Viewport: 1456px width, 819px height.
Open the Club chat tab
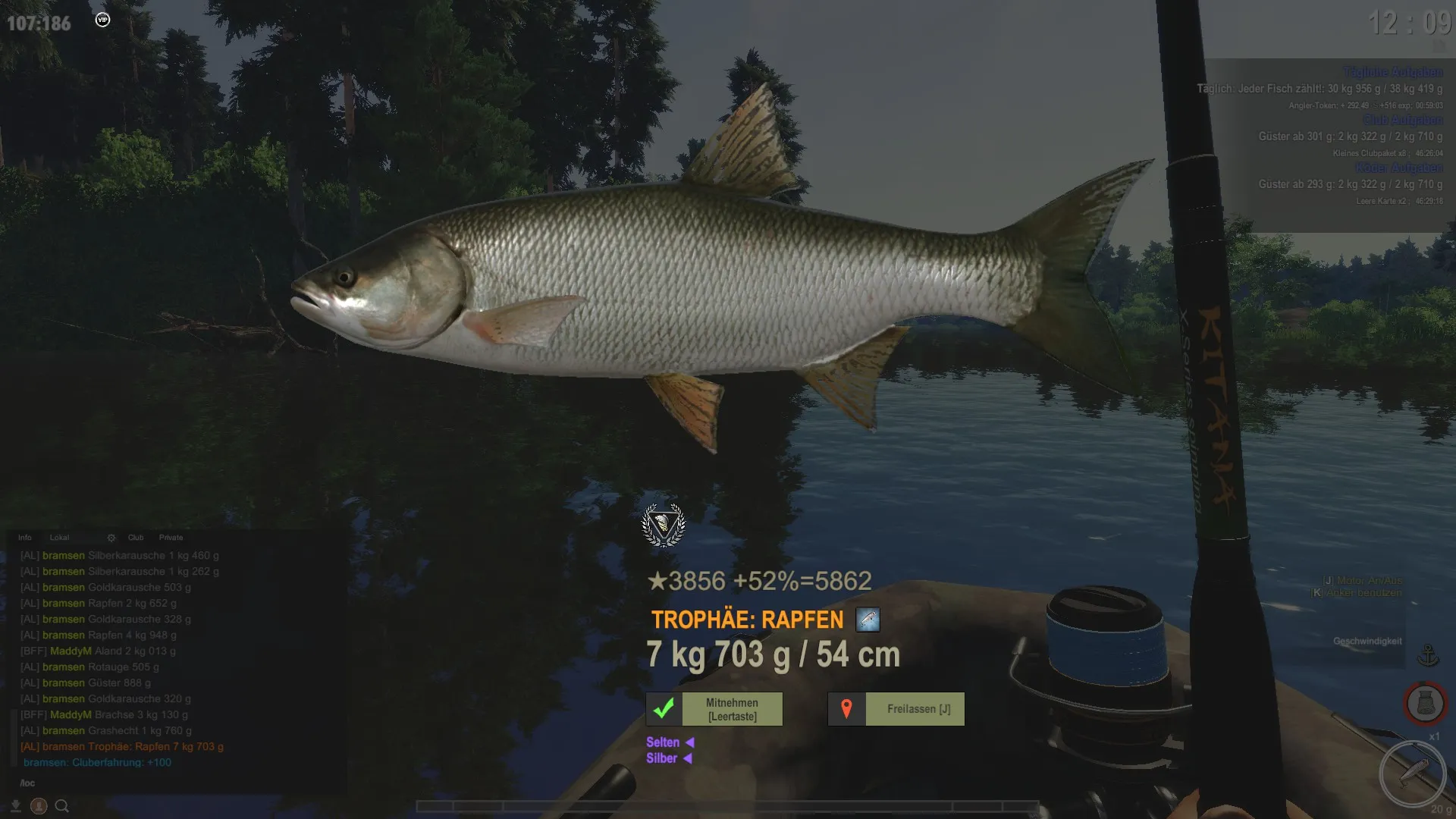pos(136,538)
